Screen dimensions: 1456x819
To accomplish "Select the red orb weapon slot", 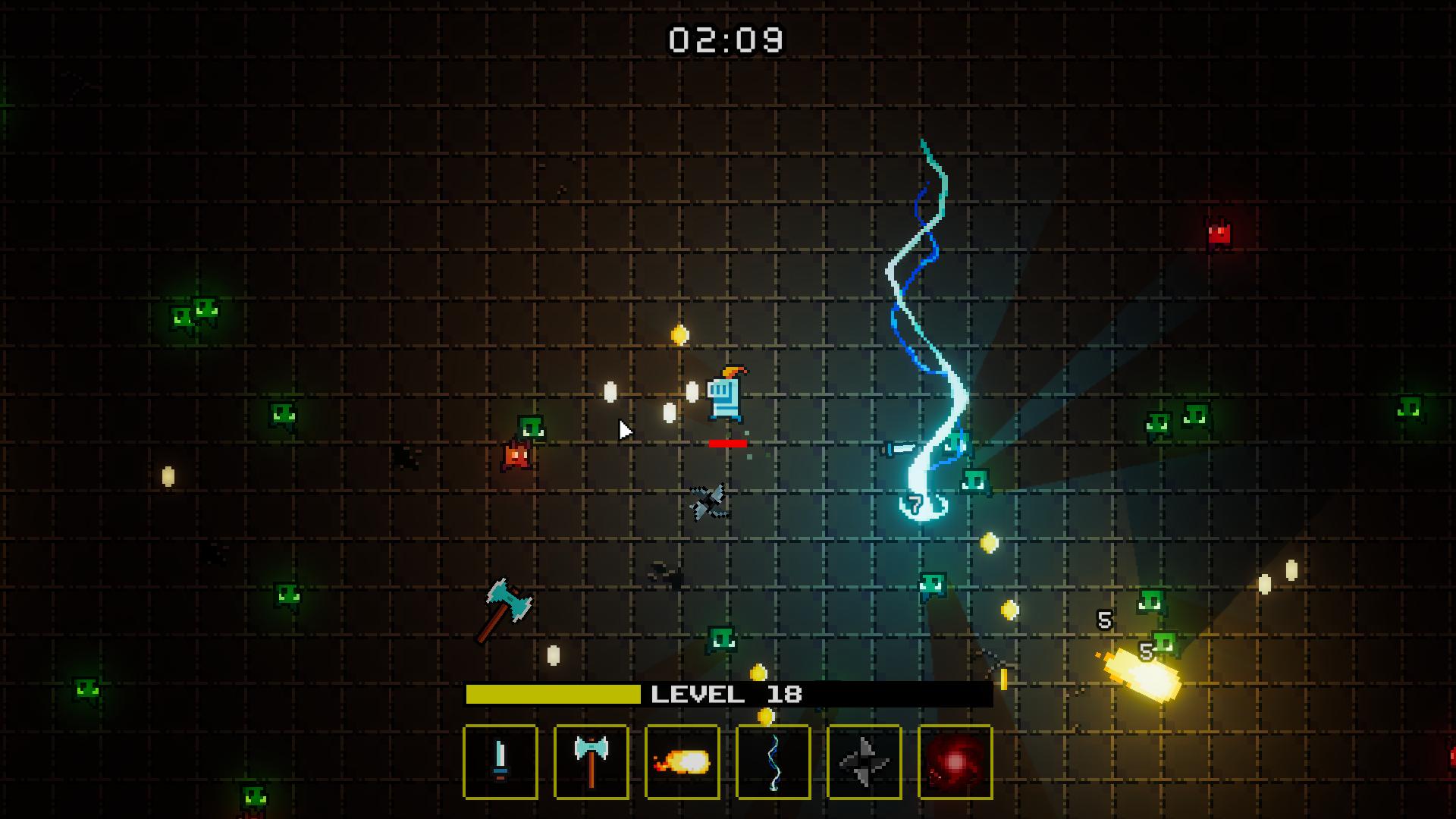I will [955, 763].
